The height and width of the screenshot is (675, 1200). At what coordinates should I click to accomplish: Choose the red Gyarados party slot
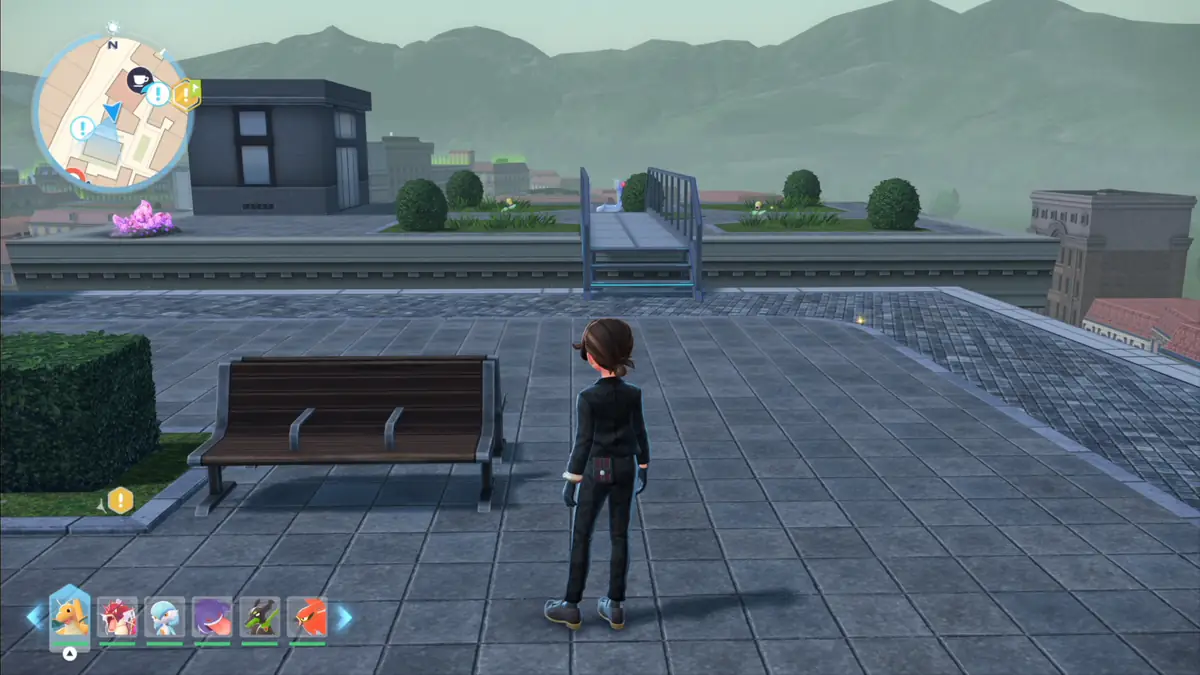tap(117, 617)
